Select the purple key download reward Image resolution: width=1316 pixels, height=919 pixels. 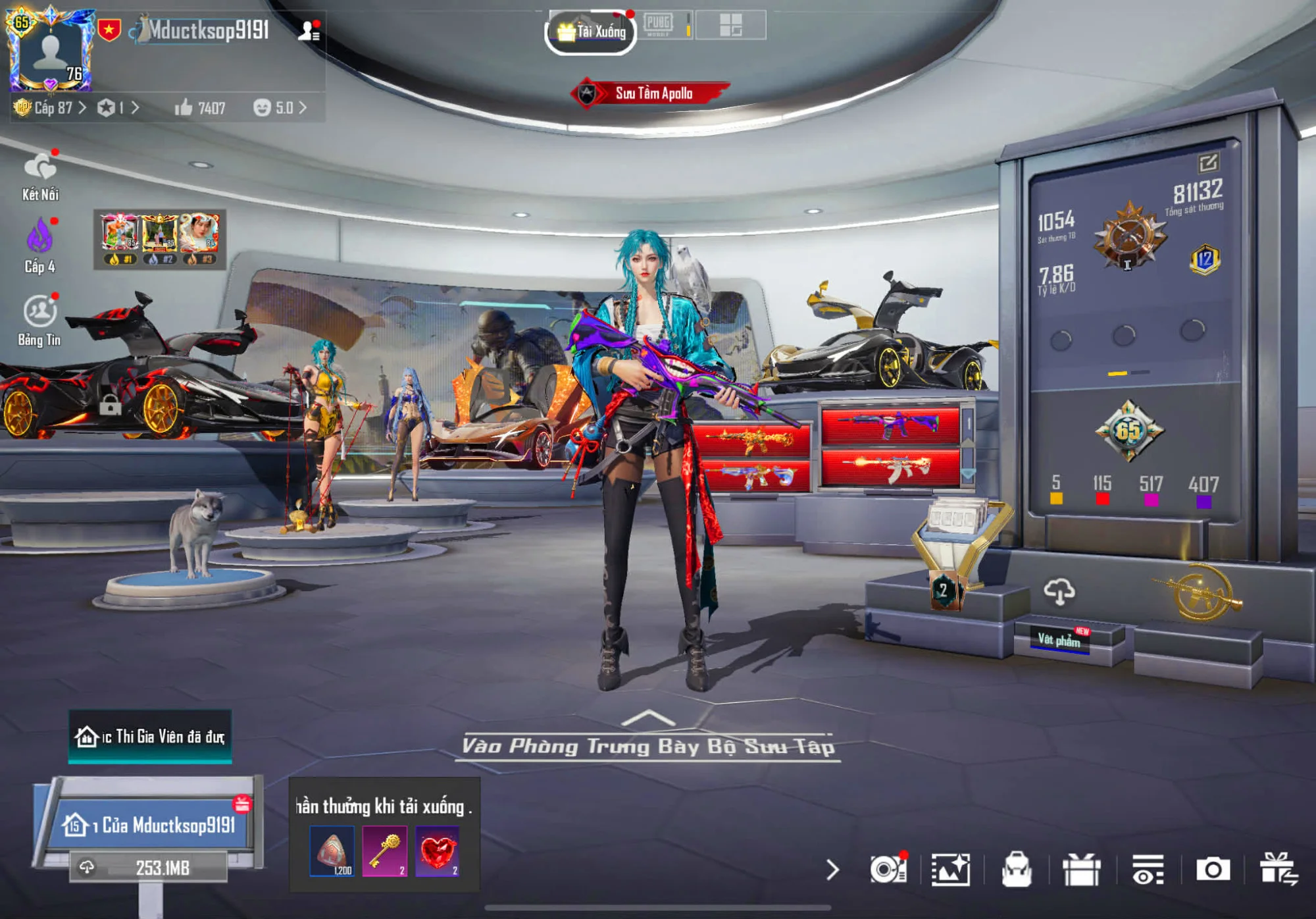tap(384, 851)
